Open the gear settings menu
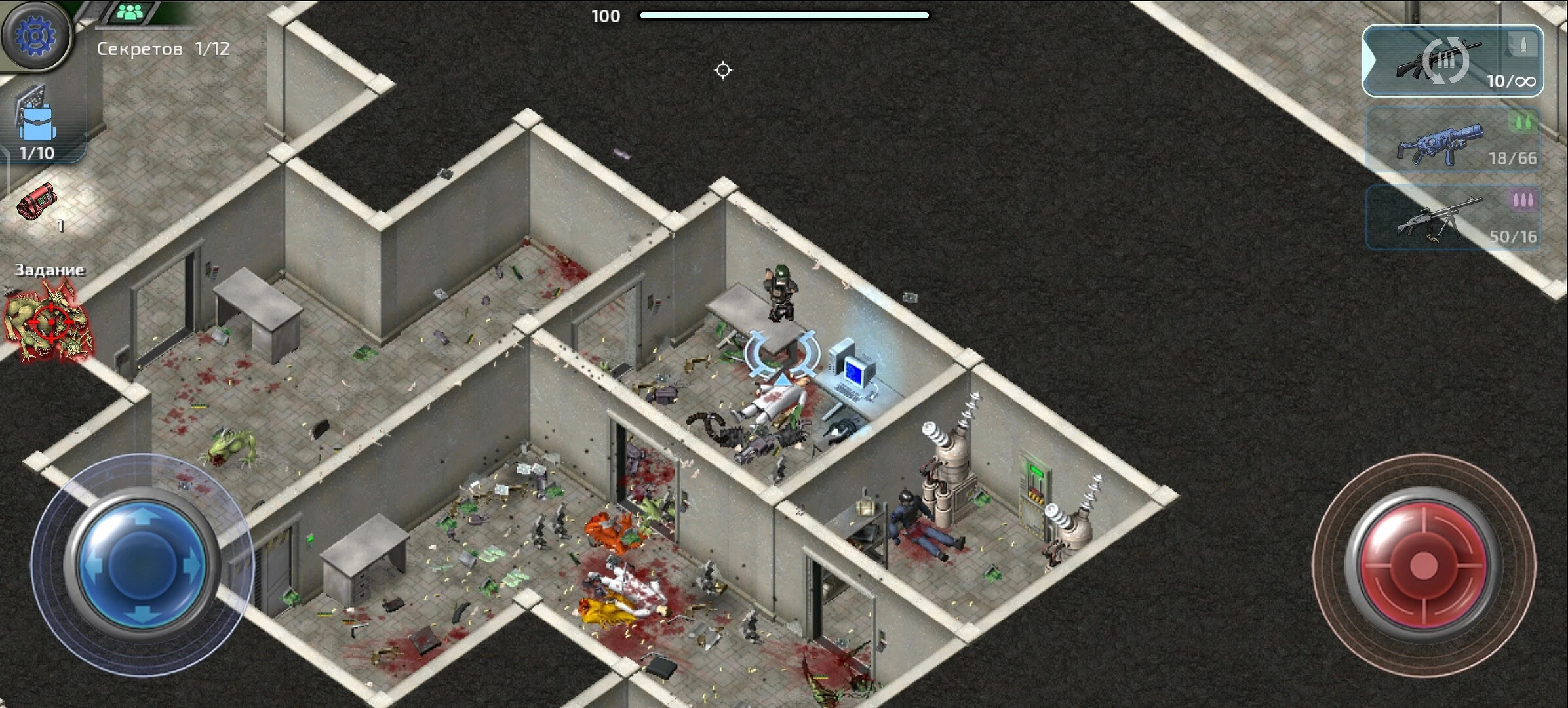This screenshot has height=708, width=1568. click(36, 35)
